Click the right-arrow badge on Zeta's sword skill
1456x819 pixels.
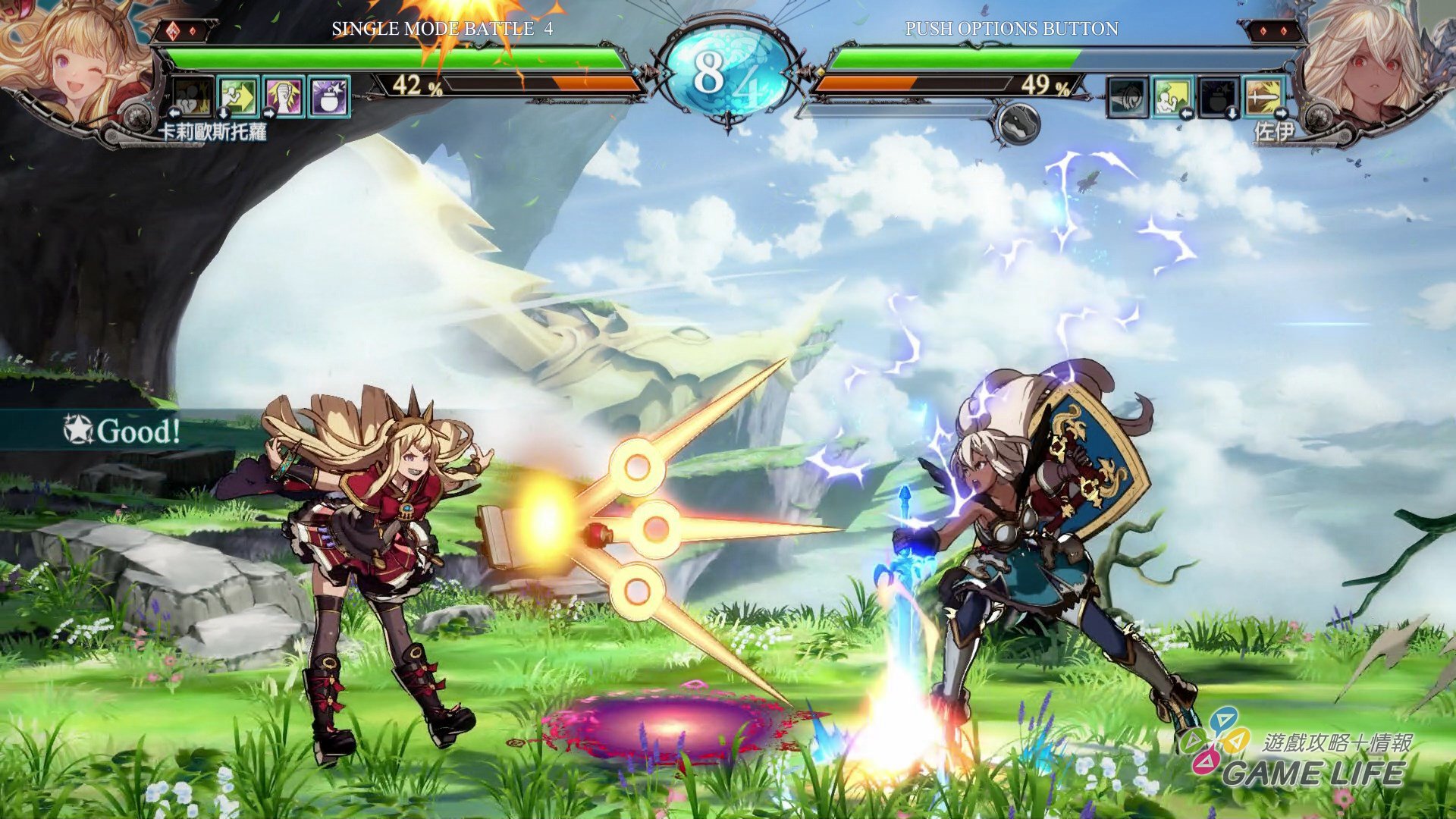point(1280,113)
